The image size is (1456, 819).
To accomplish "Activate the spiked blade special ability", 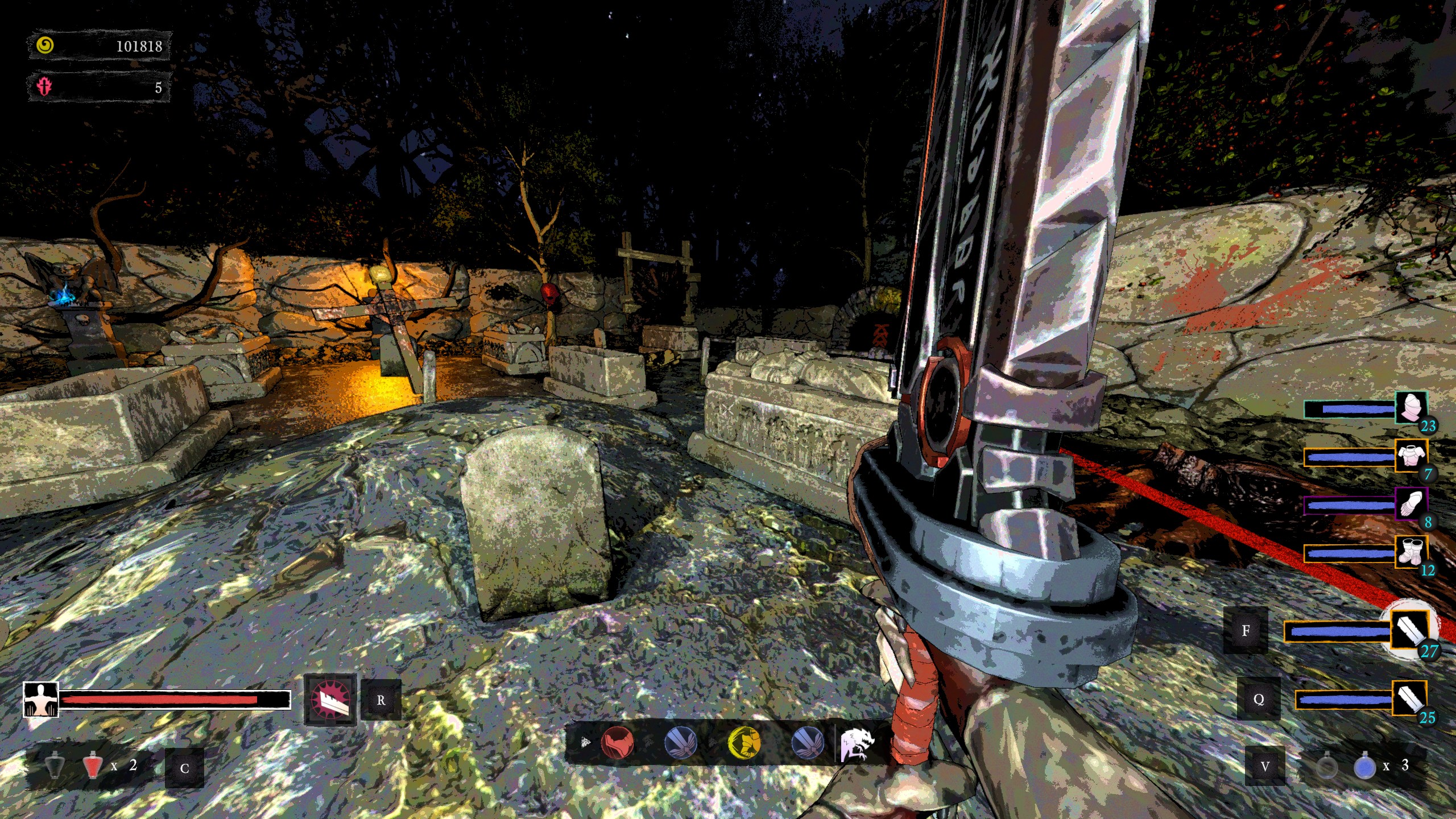I will (x=330, y=700).
